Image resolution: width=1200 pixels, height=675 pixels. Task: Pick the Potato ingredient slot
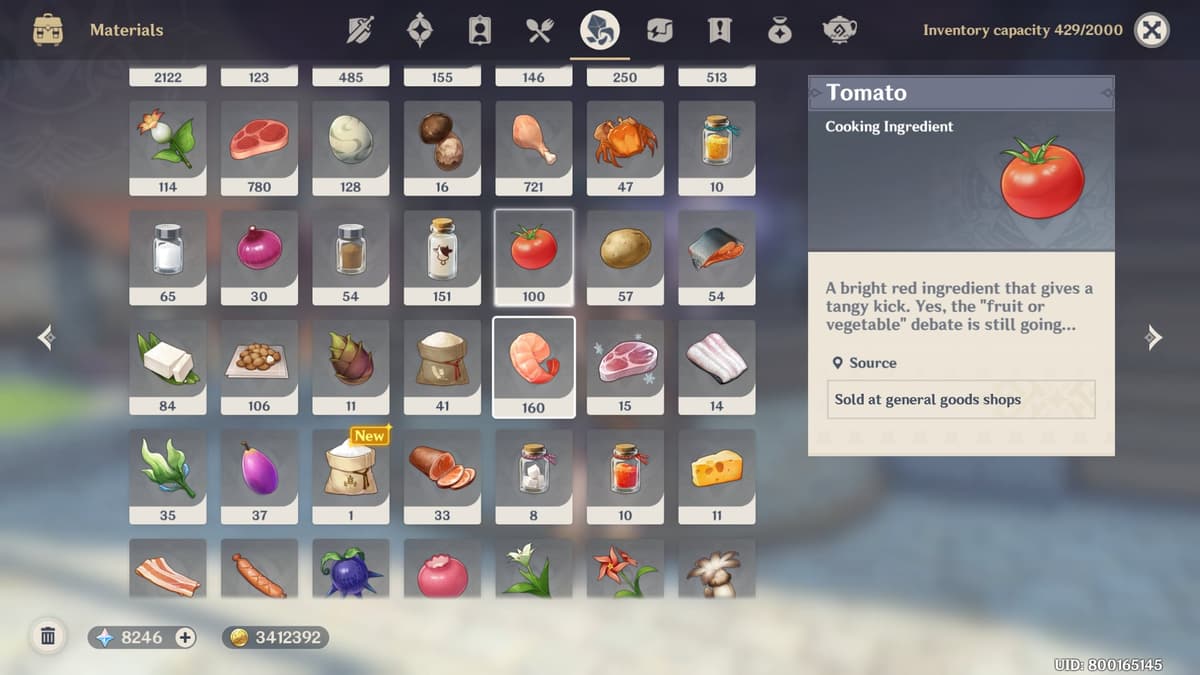pos(625,257)
